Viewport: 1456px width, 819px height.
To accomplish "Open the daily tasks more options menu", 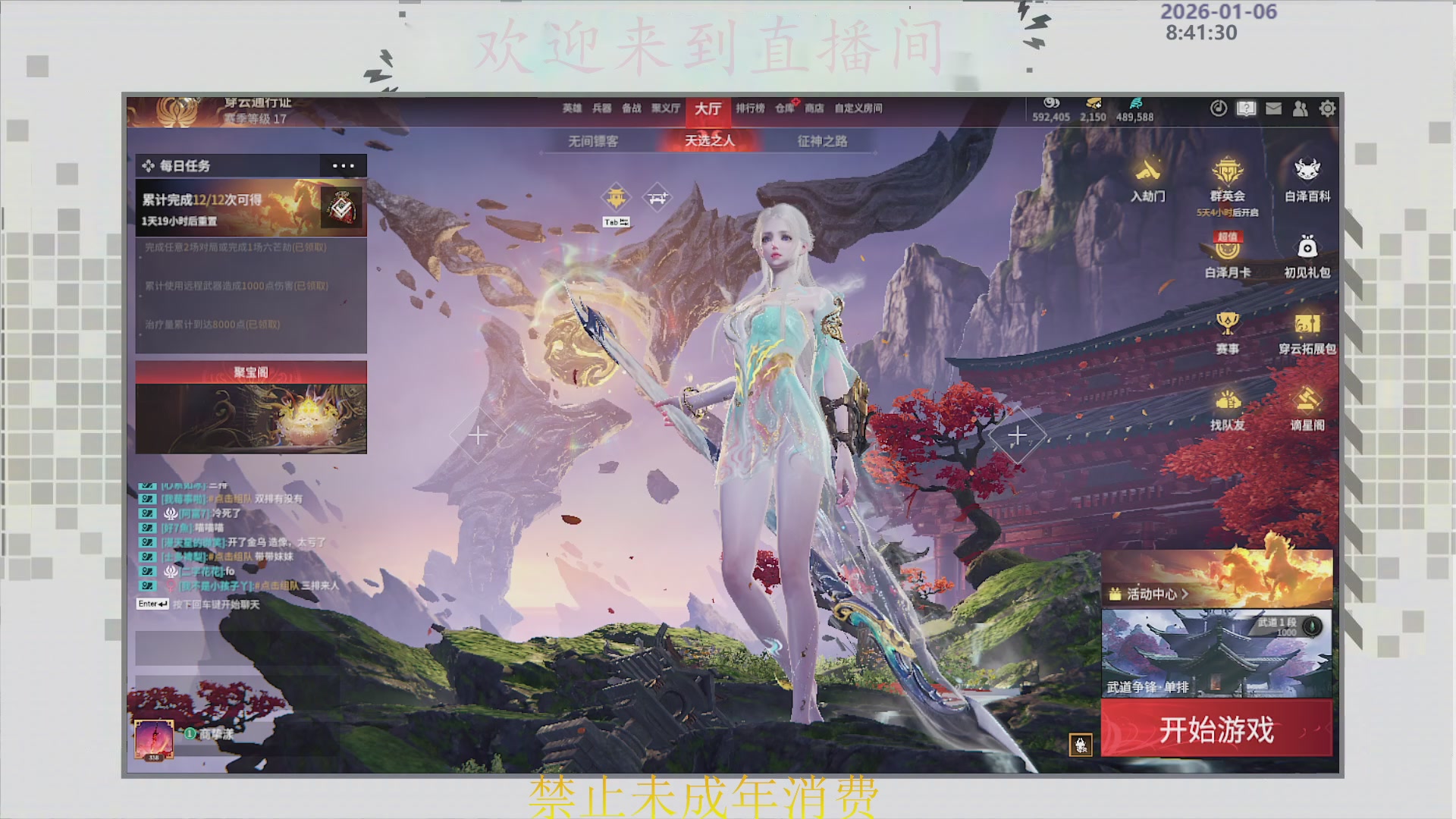I will pyautogui.click(x=343, y=165).
